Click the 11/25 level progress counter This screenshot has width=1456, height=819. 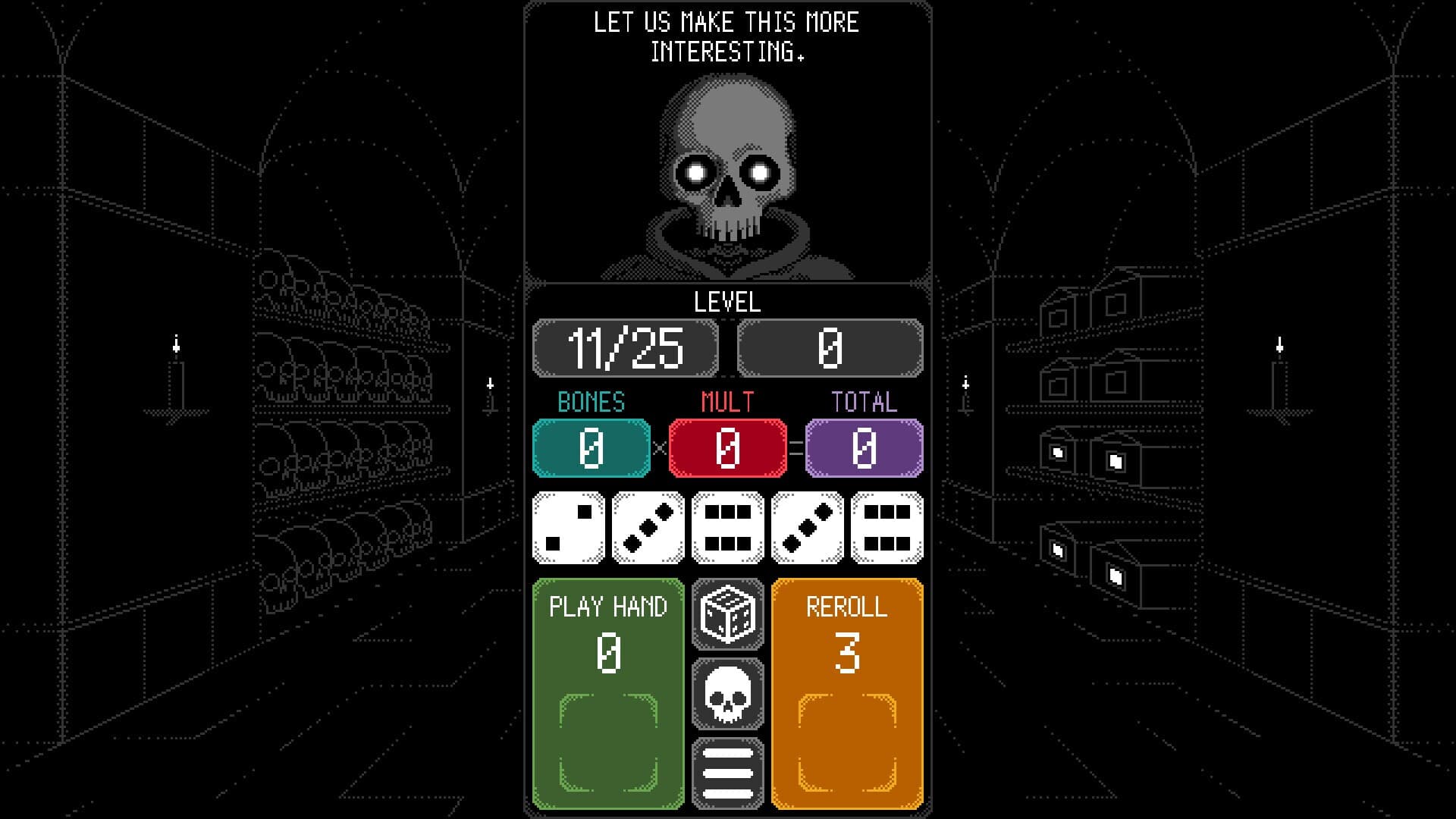pyautogui.click(x=626, y=348)
